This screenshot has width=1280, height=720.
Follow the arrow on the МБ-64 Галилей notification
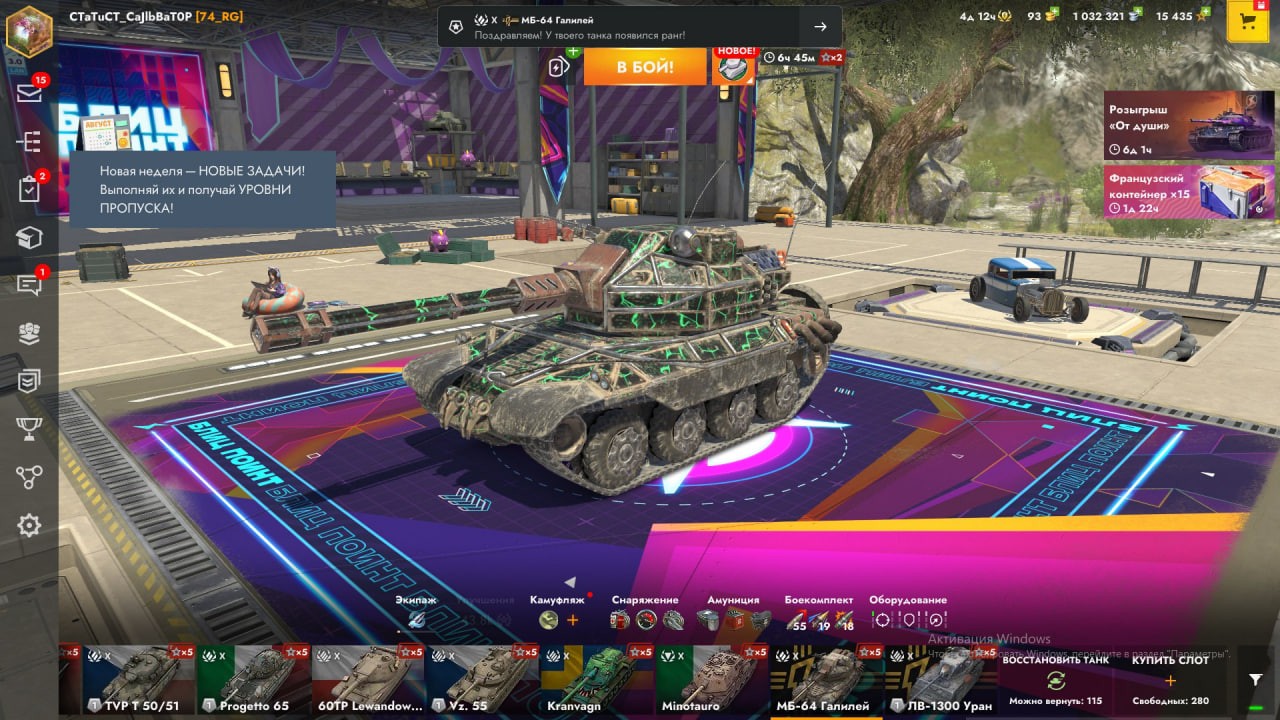(x=820, y=27)
